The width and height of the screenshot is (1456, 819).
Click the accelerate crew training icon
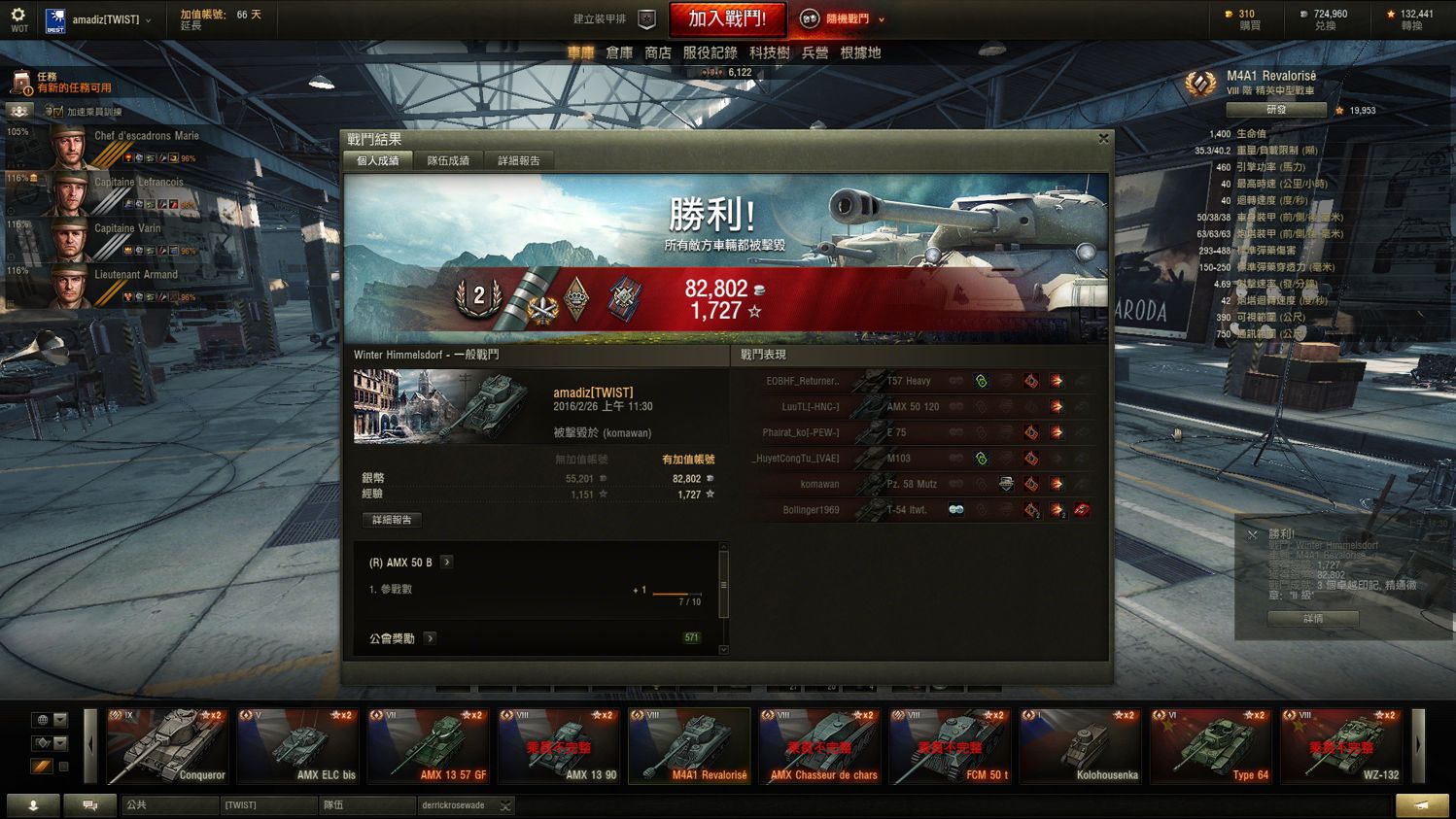19,110
